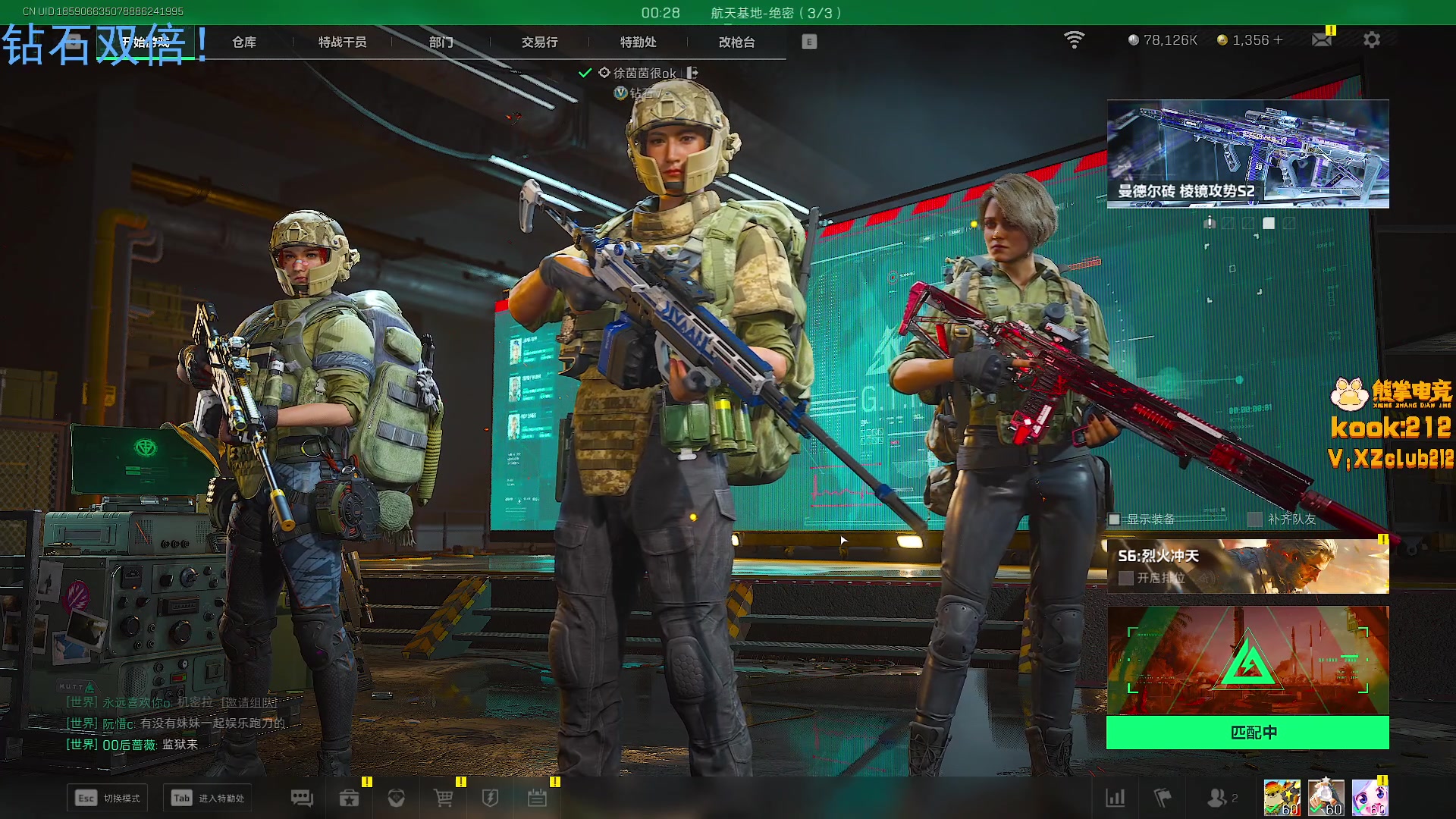1456x819 pixels.
Task: Open the mail envelope inbox
Action: coord(1321,39)
